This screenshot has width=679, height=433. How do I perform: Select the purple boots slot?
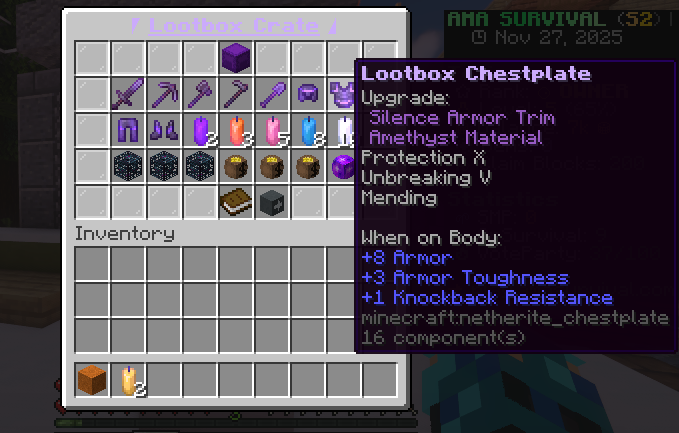164,130
